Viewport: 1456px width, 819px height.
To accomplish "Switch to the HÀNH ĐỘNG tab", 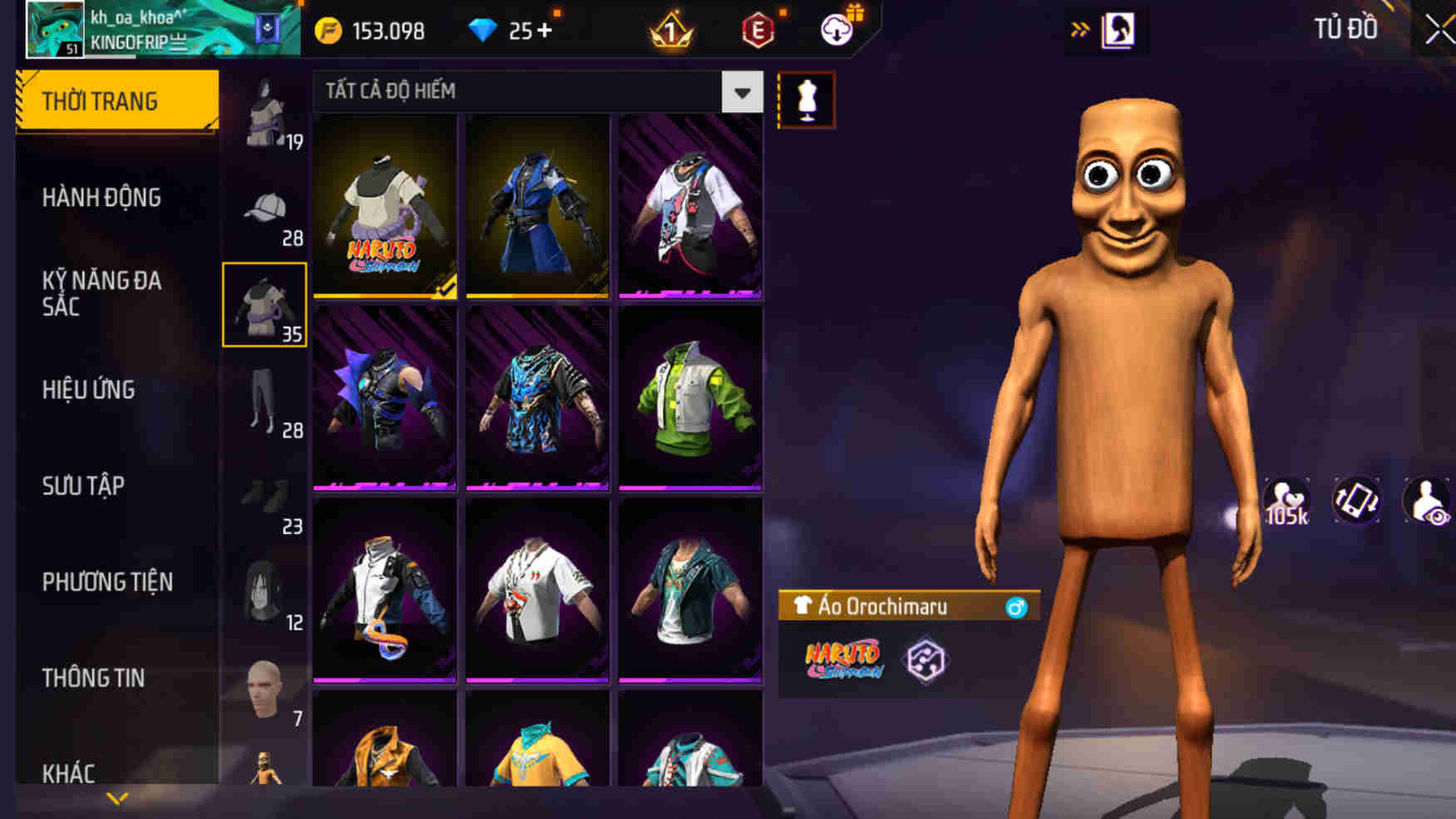I will coord(101,198).
